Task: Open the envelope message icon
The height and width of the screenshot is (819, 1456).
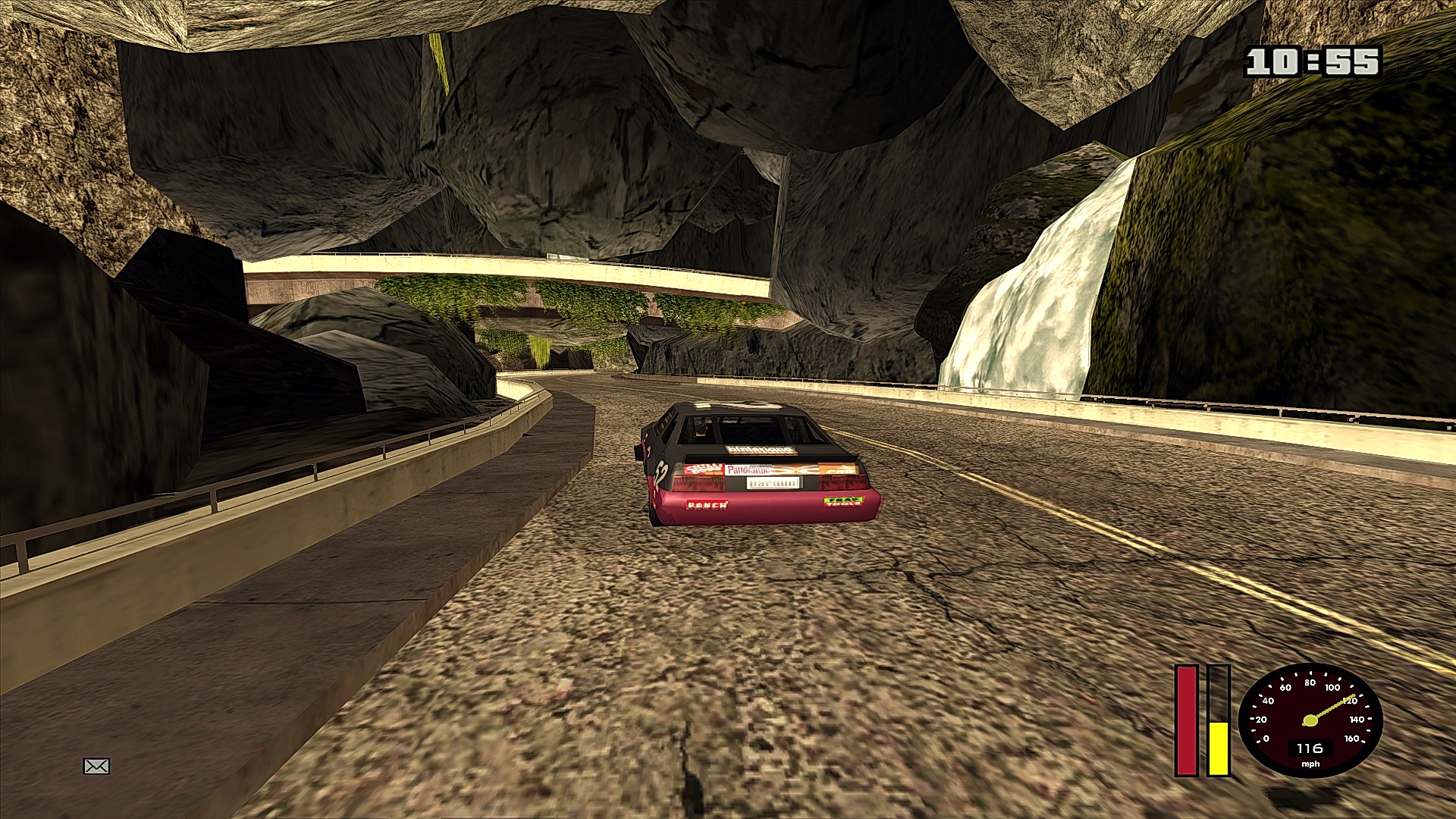Action: tap(96, 767)
